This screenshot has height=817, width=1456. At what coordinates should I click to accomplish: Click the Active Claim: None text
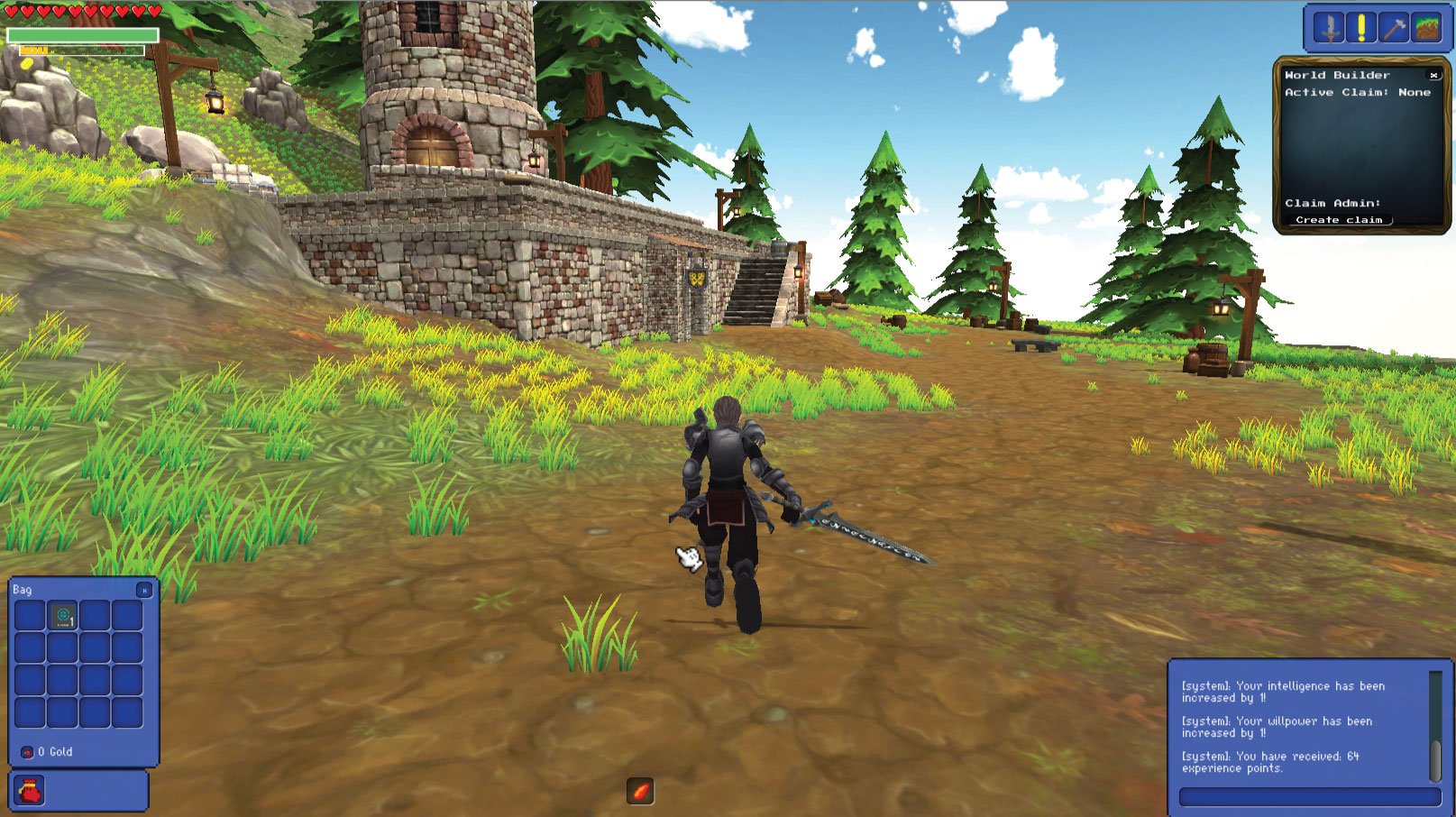pyautogui.click(x=1355, y=93)
